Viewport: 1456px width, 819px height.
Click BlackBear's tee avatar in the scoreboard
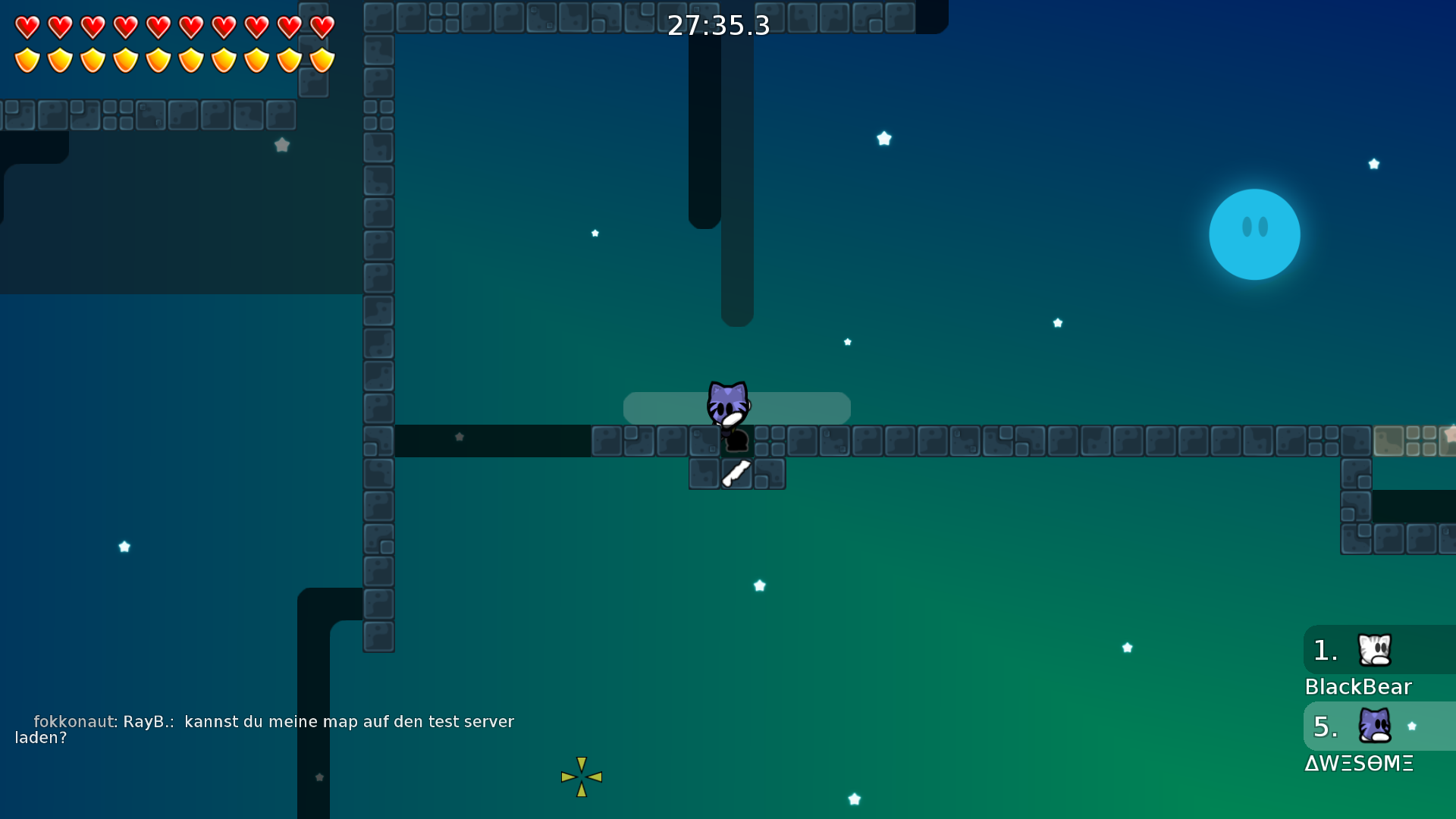point(1375,649)
